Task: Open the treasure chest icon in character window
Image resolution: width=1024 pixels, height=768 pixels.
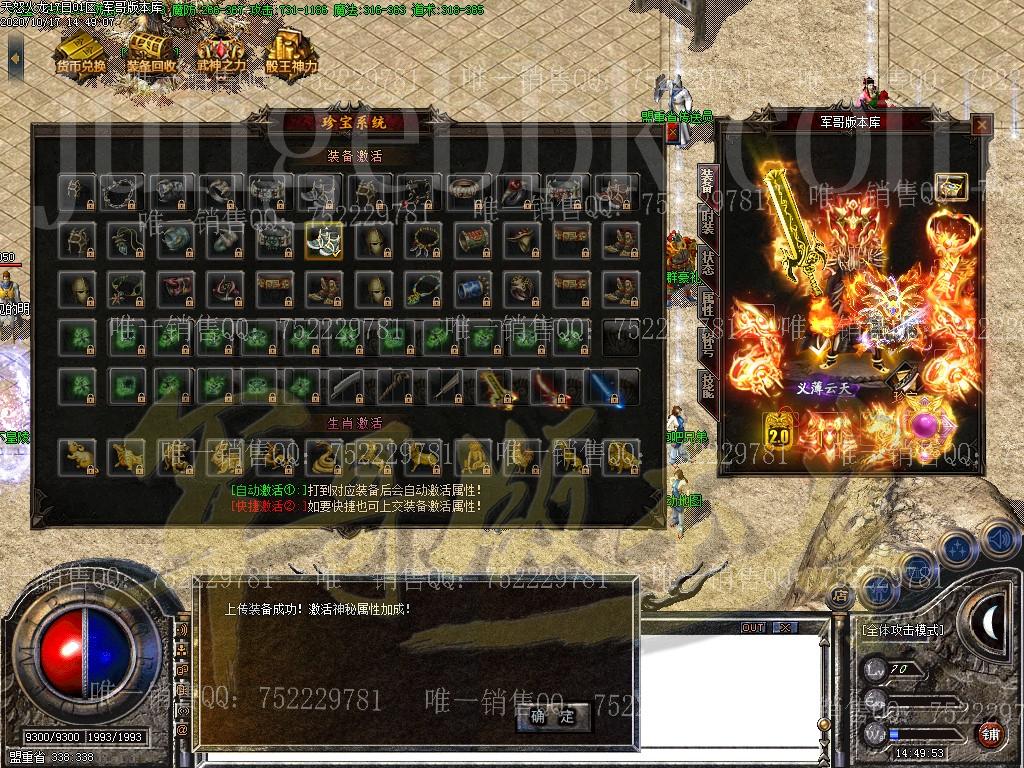Action: point(952,186)
